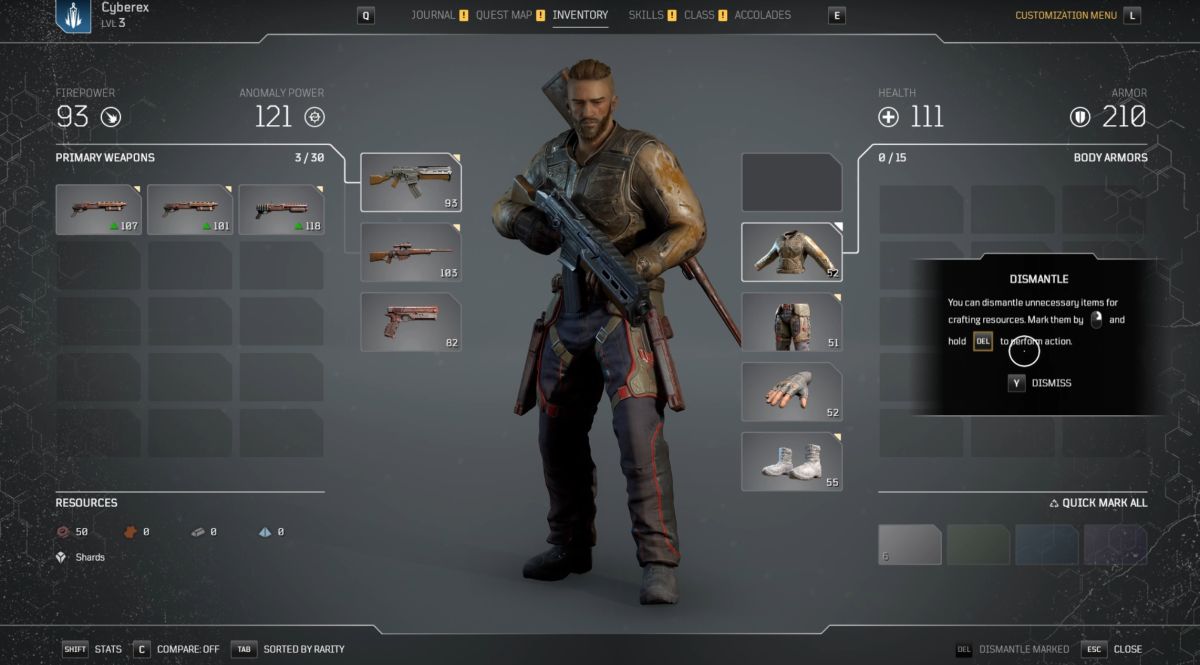This screenshot has width=1200, height=665.
Task: Pick the inventory shotgun rated 101
Action: [x=190, y=209]
